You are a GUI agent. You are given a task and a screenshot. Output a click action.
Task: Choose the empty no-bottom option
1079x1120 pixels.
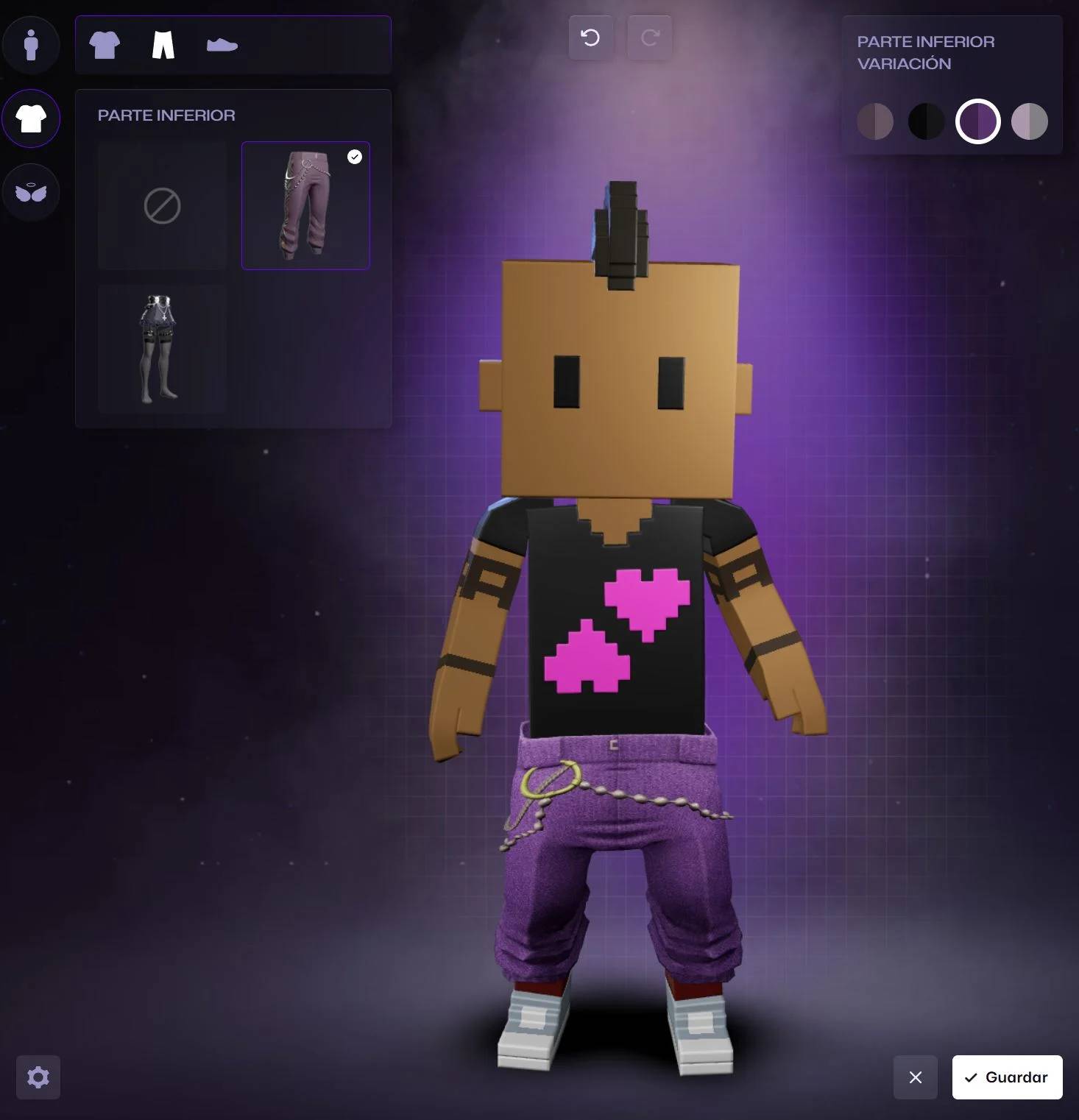coord(162,206)
